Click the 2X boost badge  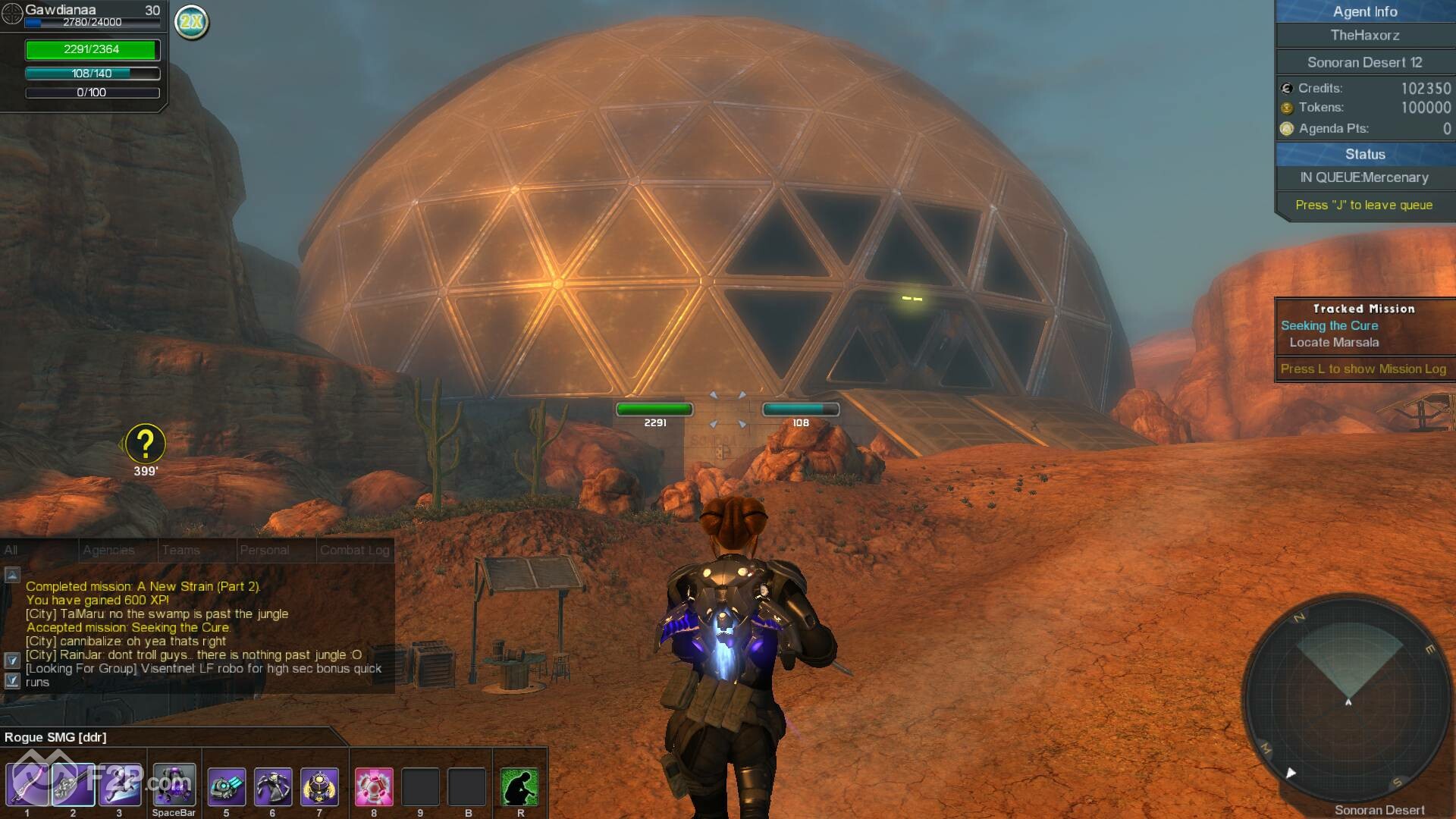(191, 21)
